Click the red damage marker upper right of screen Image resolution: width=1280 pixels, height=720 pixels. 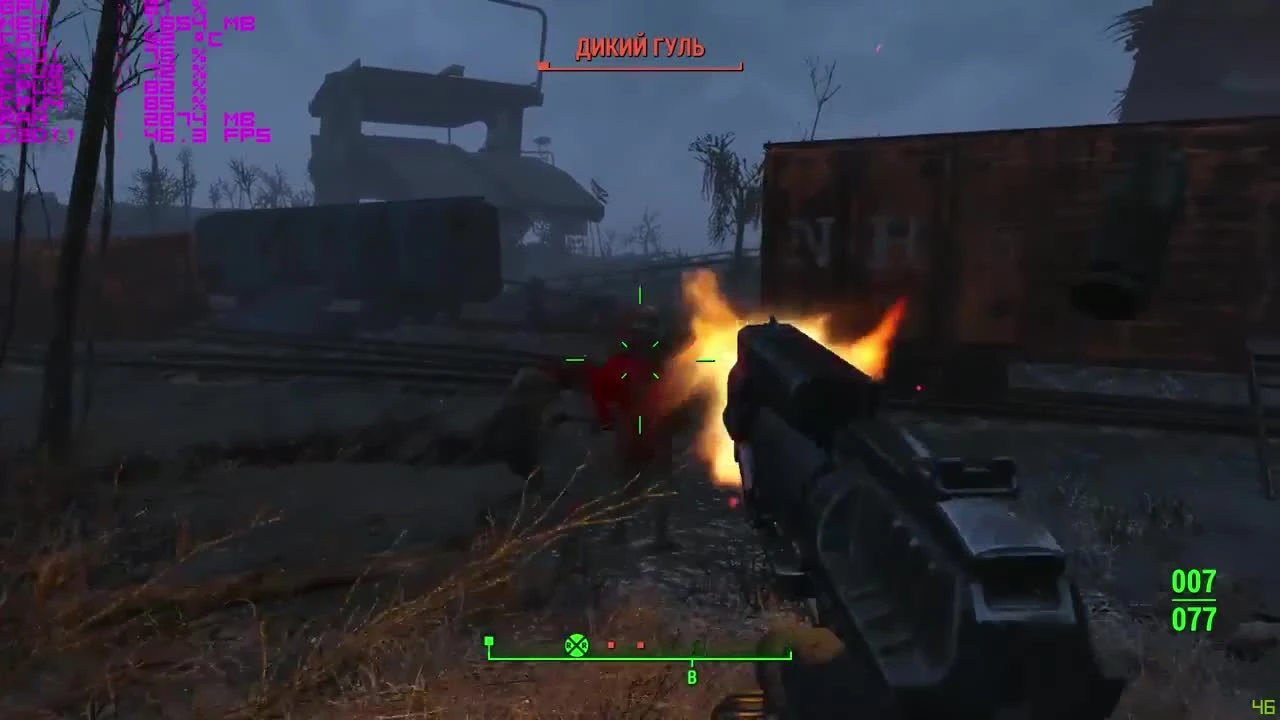click(x=878, y=48)
